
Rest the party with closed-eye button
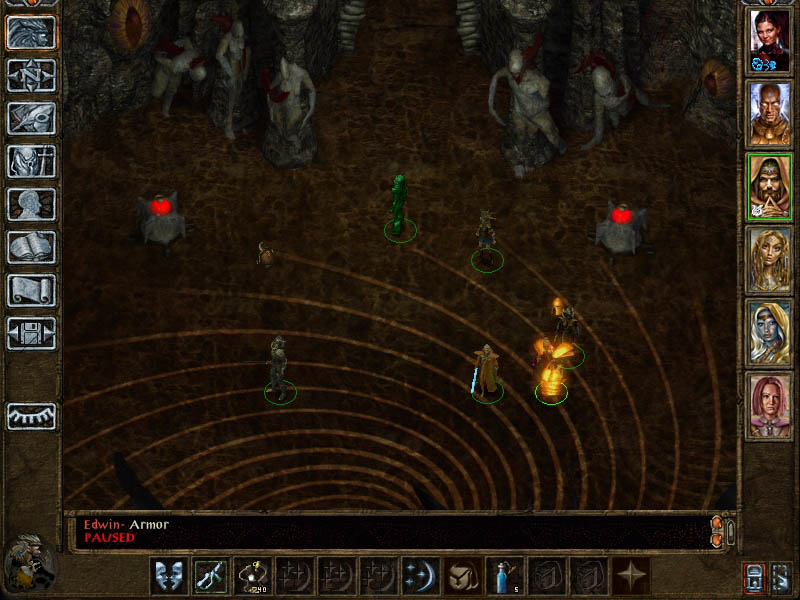(31, 416)
